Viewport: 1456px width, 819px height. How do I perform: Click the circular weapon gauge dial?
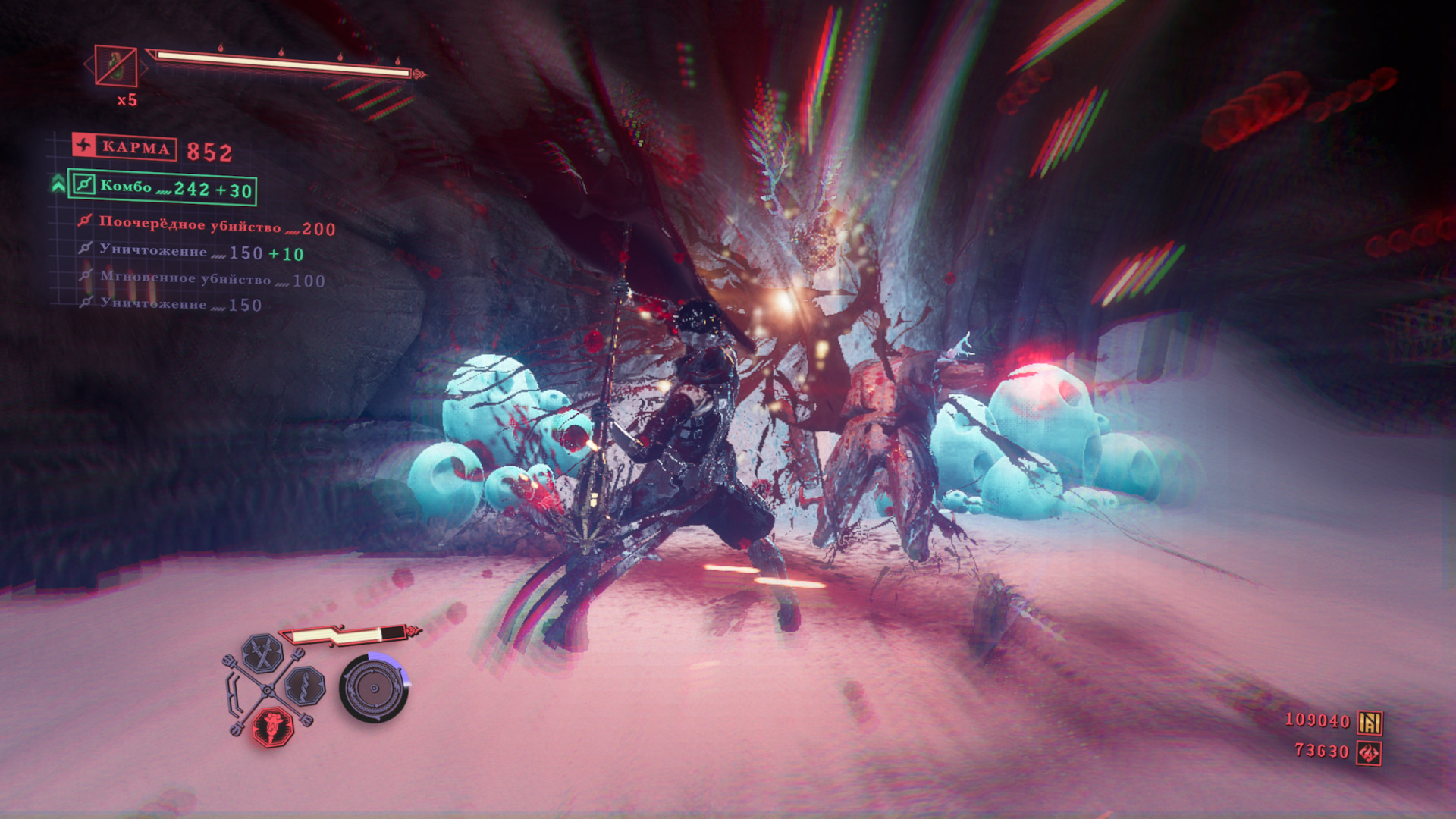[374, 688]
